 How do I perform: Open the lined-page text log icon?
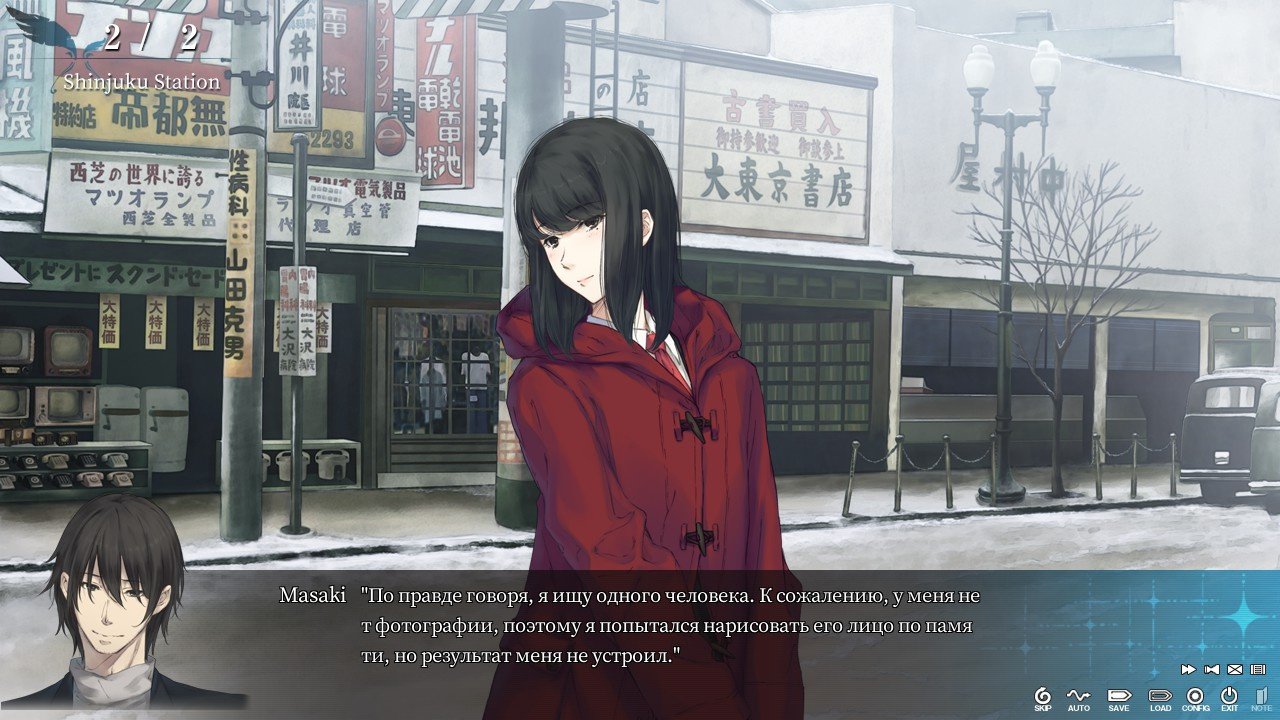(x=1258, y=669)
